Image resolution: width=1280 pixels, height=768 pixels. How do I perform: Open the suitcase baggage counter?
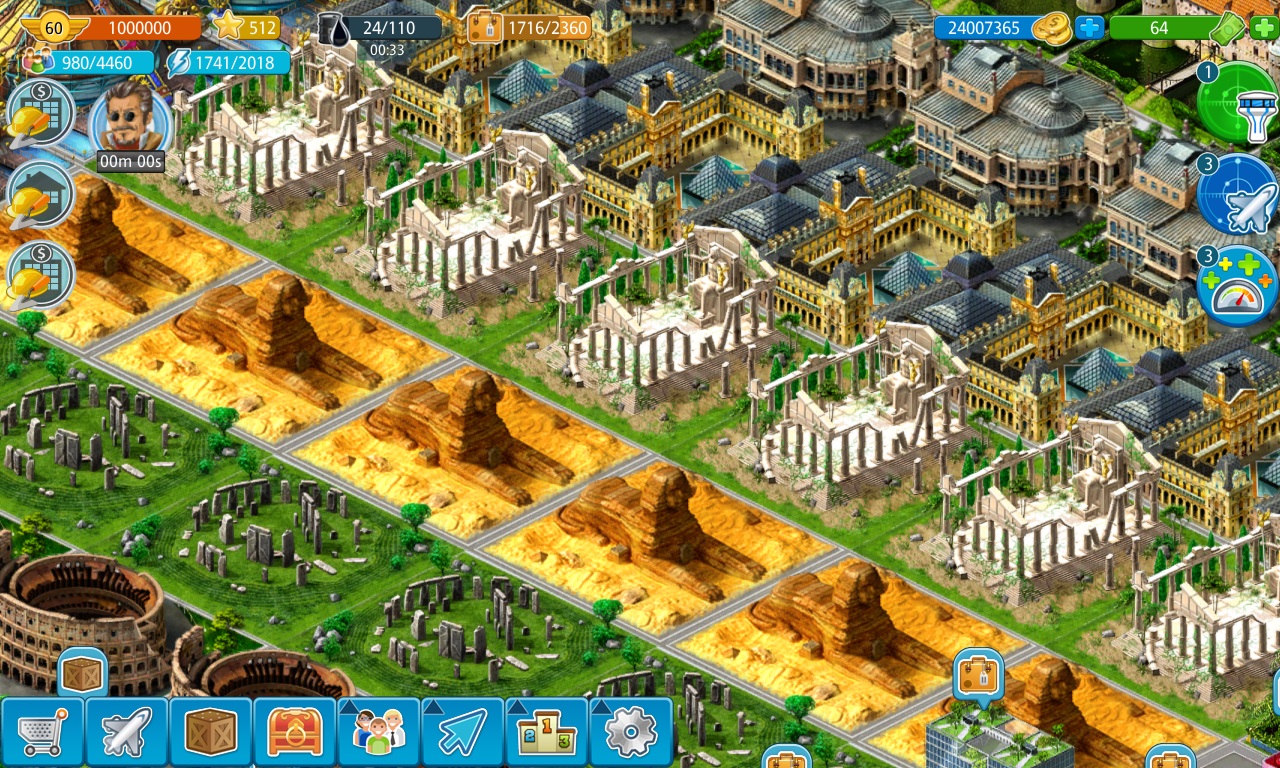484,28
